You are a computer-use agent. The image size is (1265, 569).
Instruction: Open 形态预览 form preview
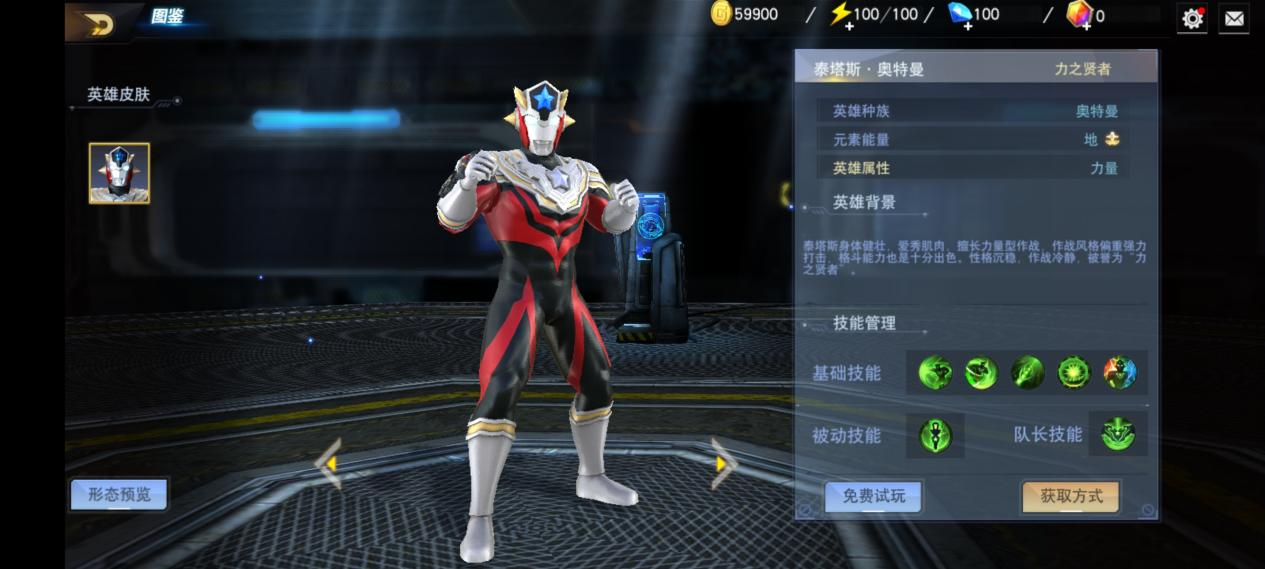pyautogui.click(x=119, y=494)
